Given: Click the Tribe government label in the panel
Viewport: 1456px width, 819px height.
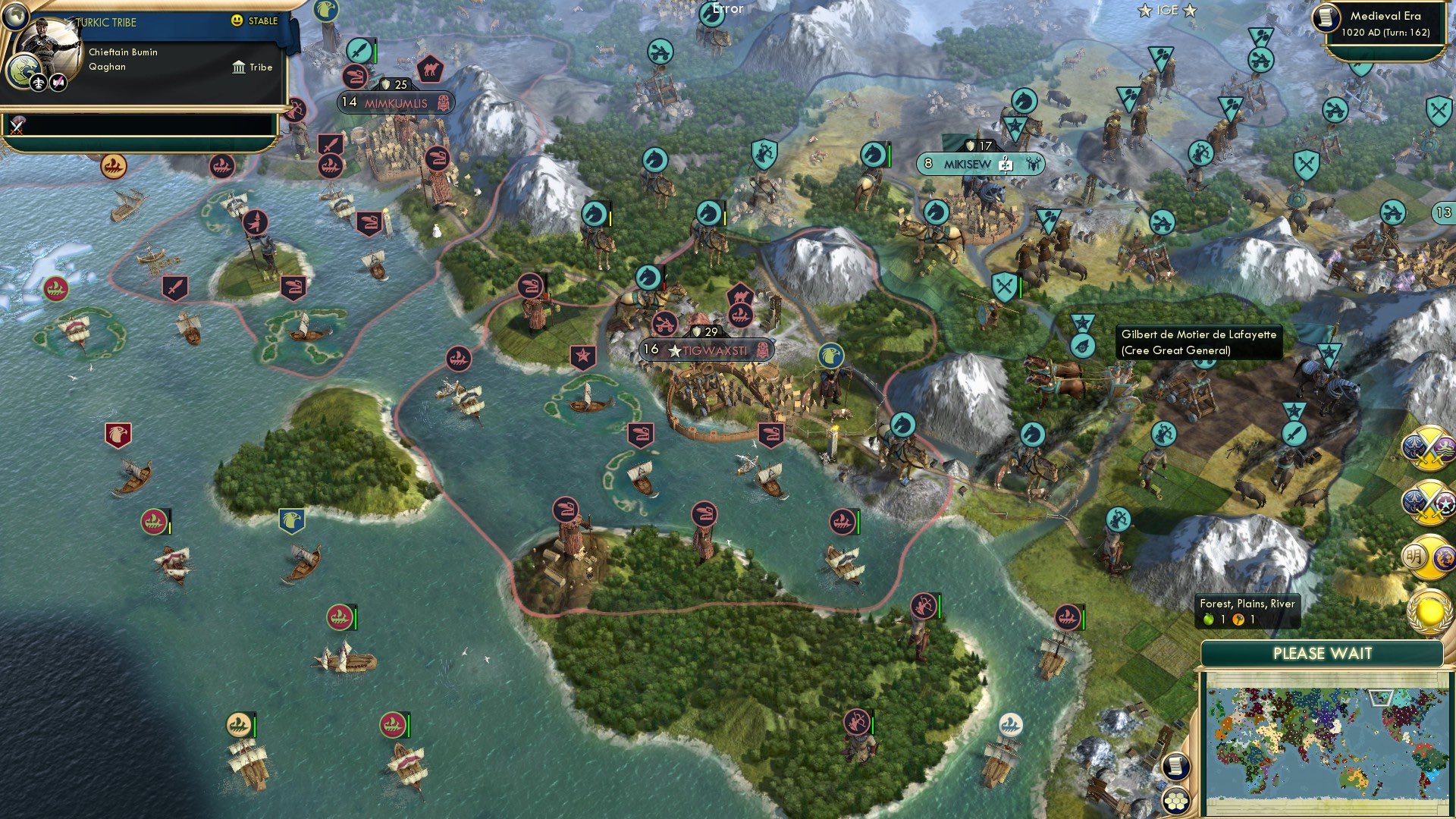Looking at the screenshot, I should point(253,67).
